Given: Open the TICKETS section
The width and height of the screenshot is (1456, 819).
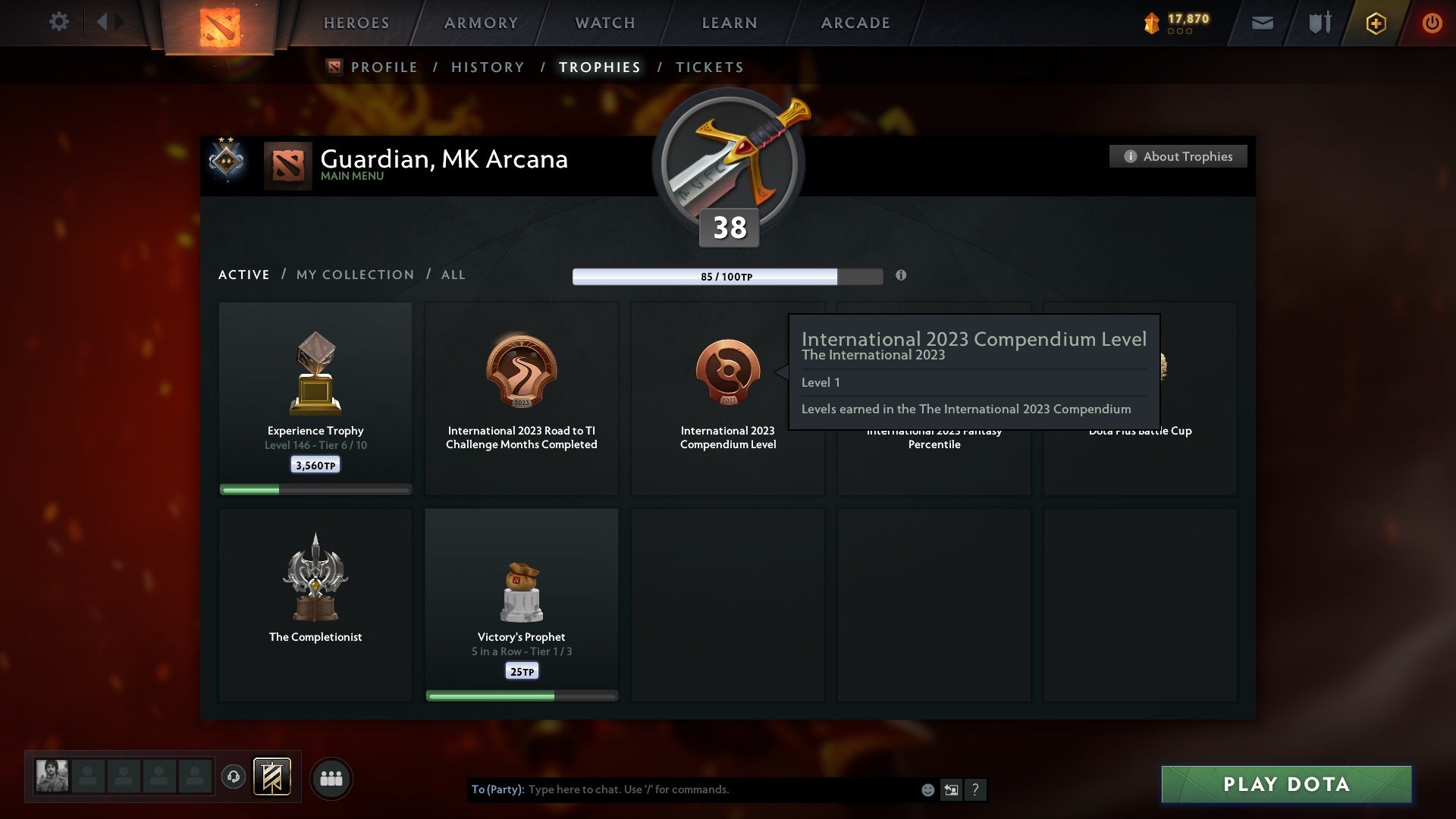Looking at the screenshot, I should pyautogui.click(x=708, y=67).
